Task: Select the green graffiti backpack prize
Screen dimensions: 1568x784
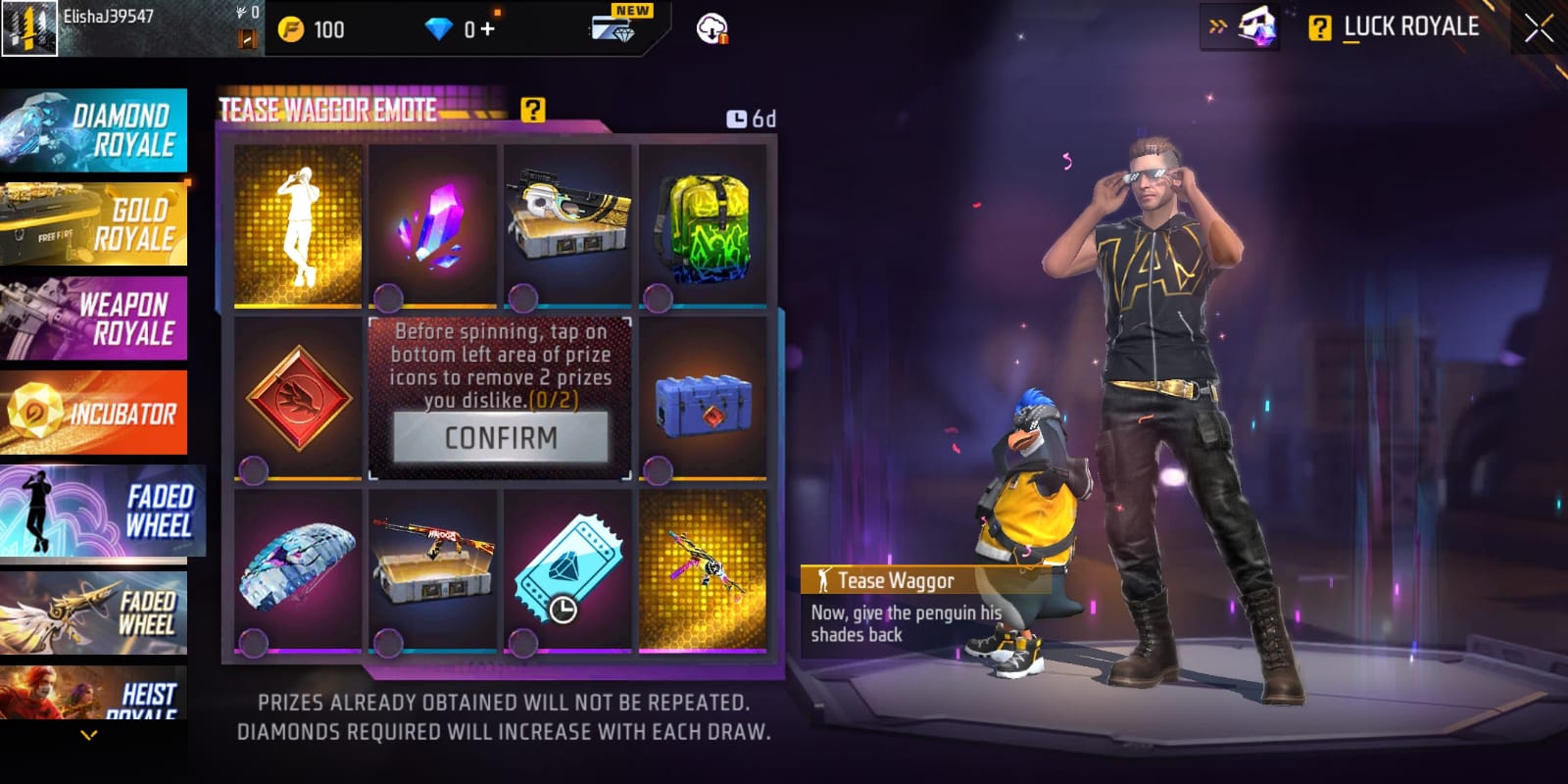Action: coord(704,225)
